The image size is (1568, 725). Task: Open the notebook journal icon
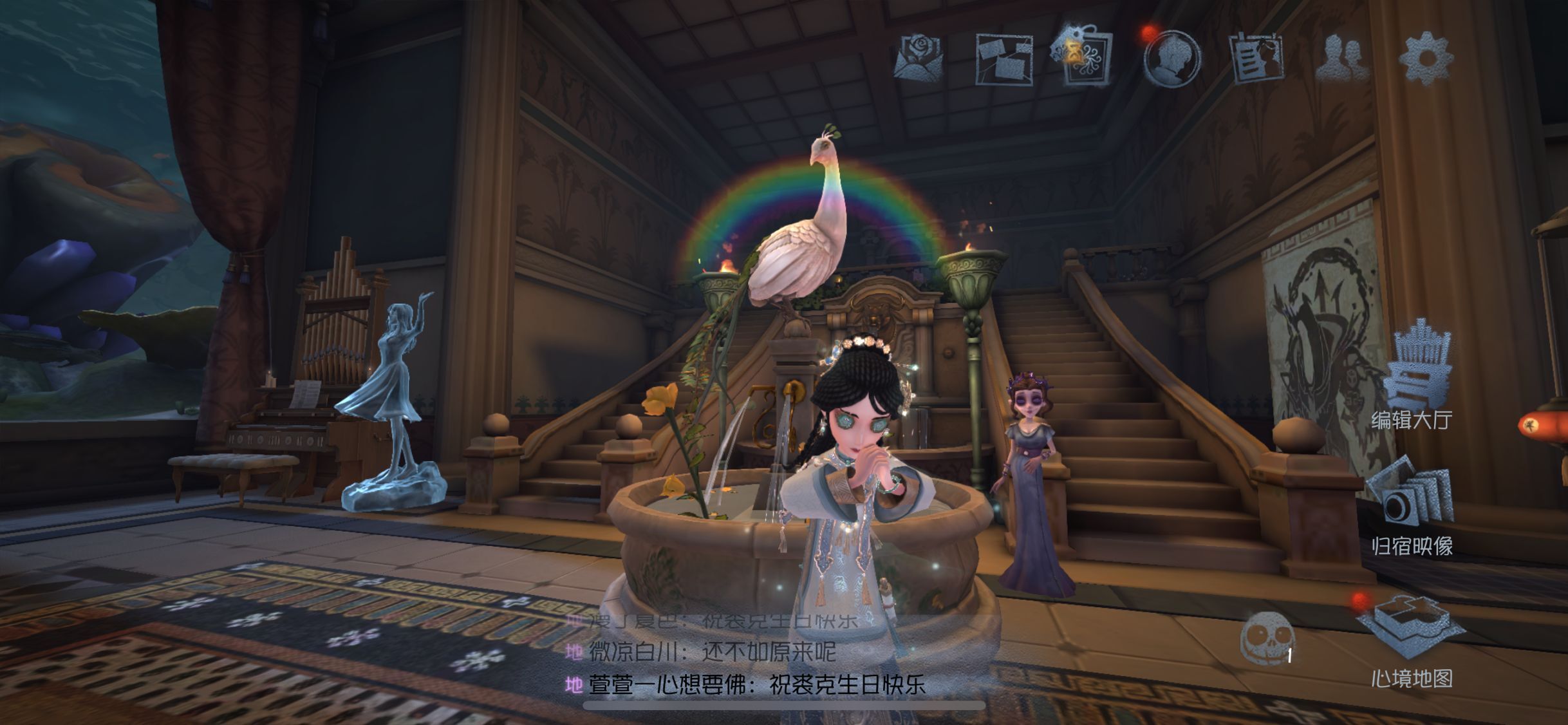(x=1255, y=59)
